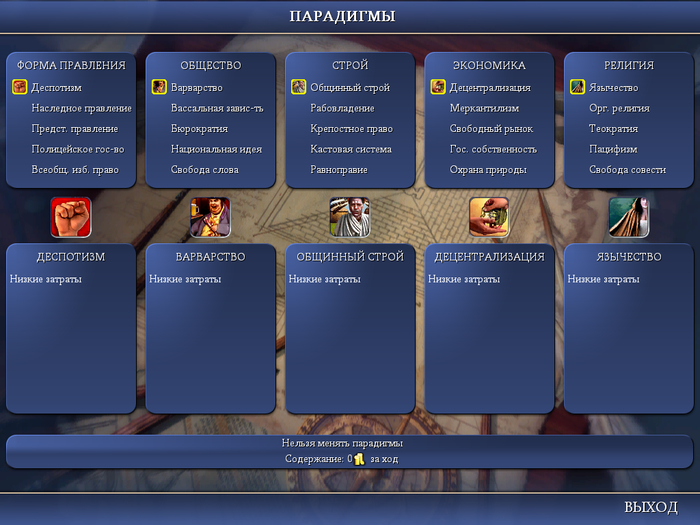700x525 pixels.
Task: Choose Пацифизм religion option
Action: 613,149
